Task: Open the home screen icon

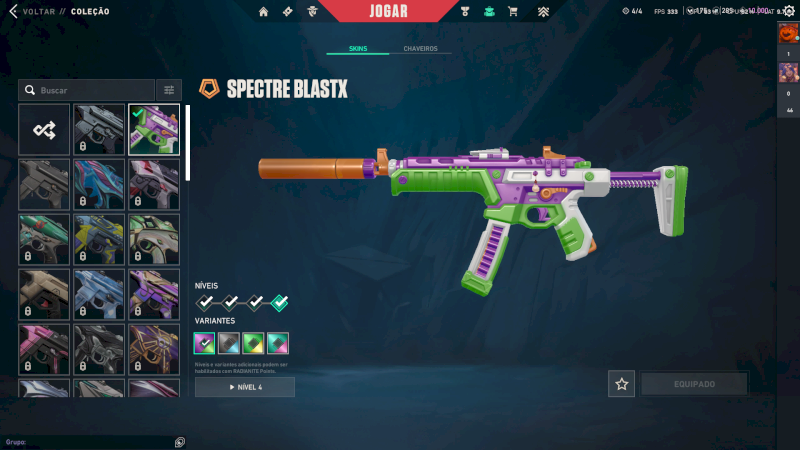Action: click(x=264, y=12)
